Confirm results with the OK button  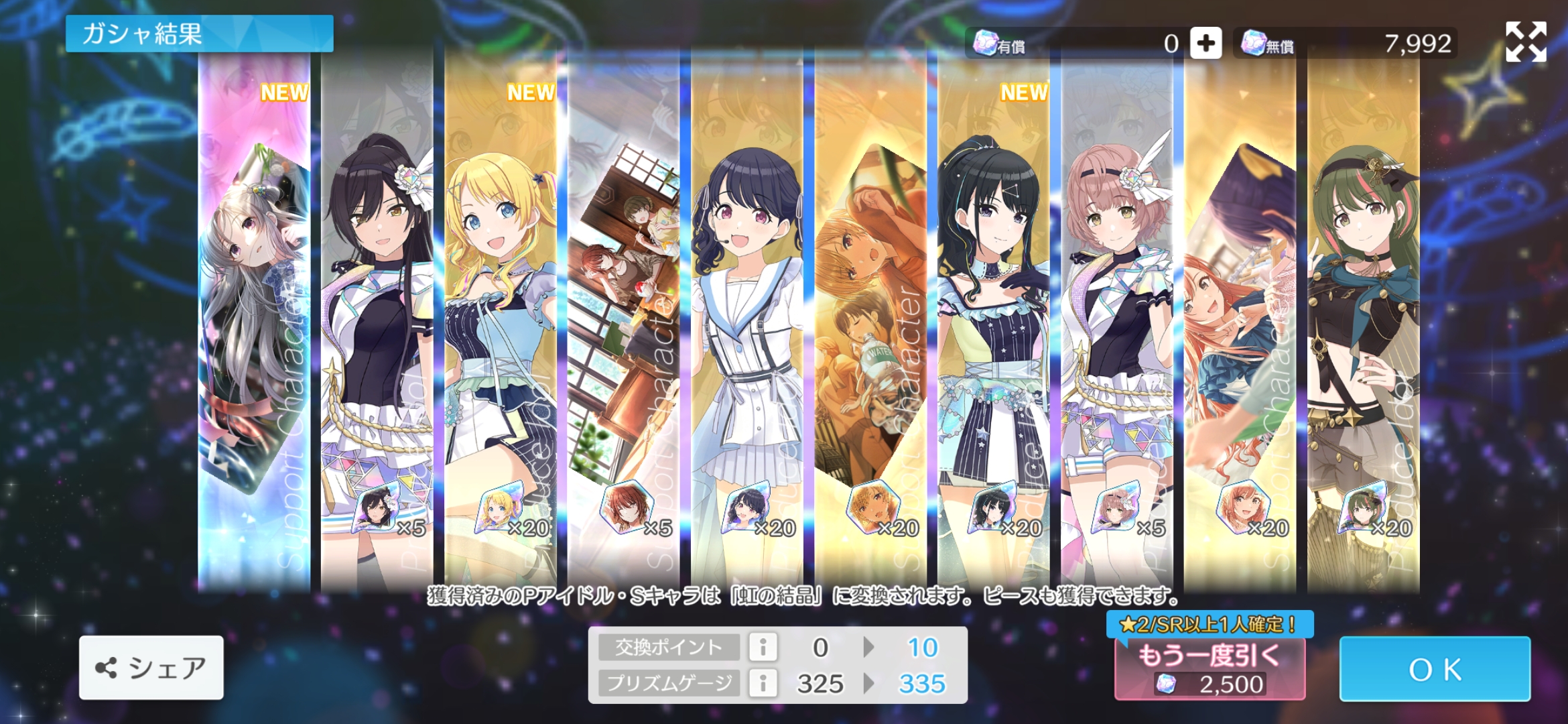tap(1434, 668)
